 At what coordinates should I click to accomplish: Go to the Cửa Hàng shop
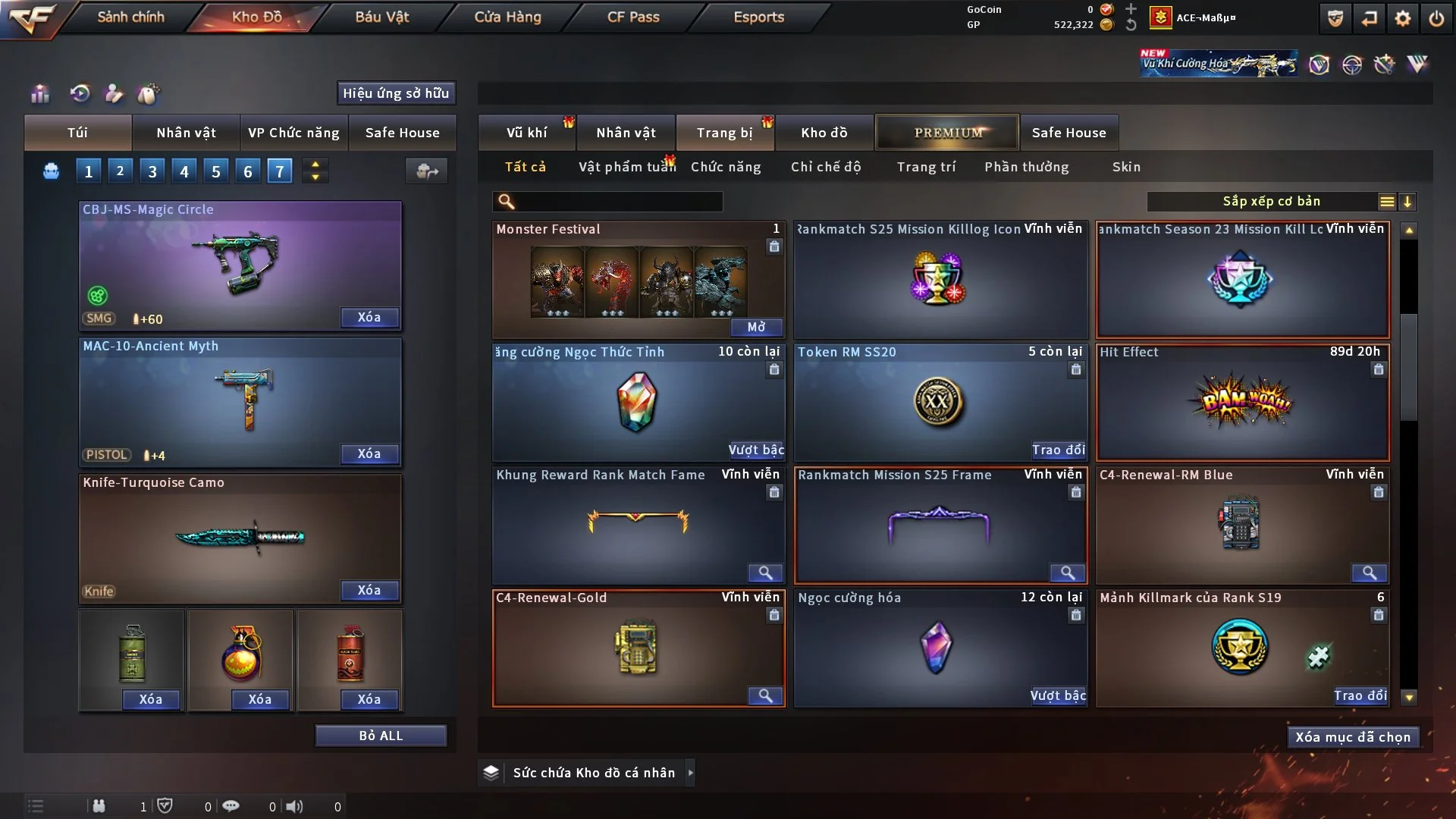[507, 17]
